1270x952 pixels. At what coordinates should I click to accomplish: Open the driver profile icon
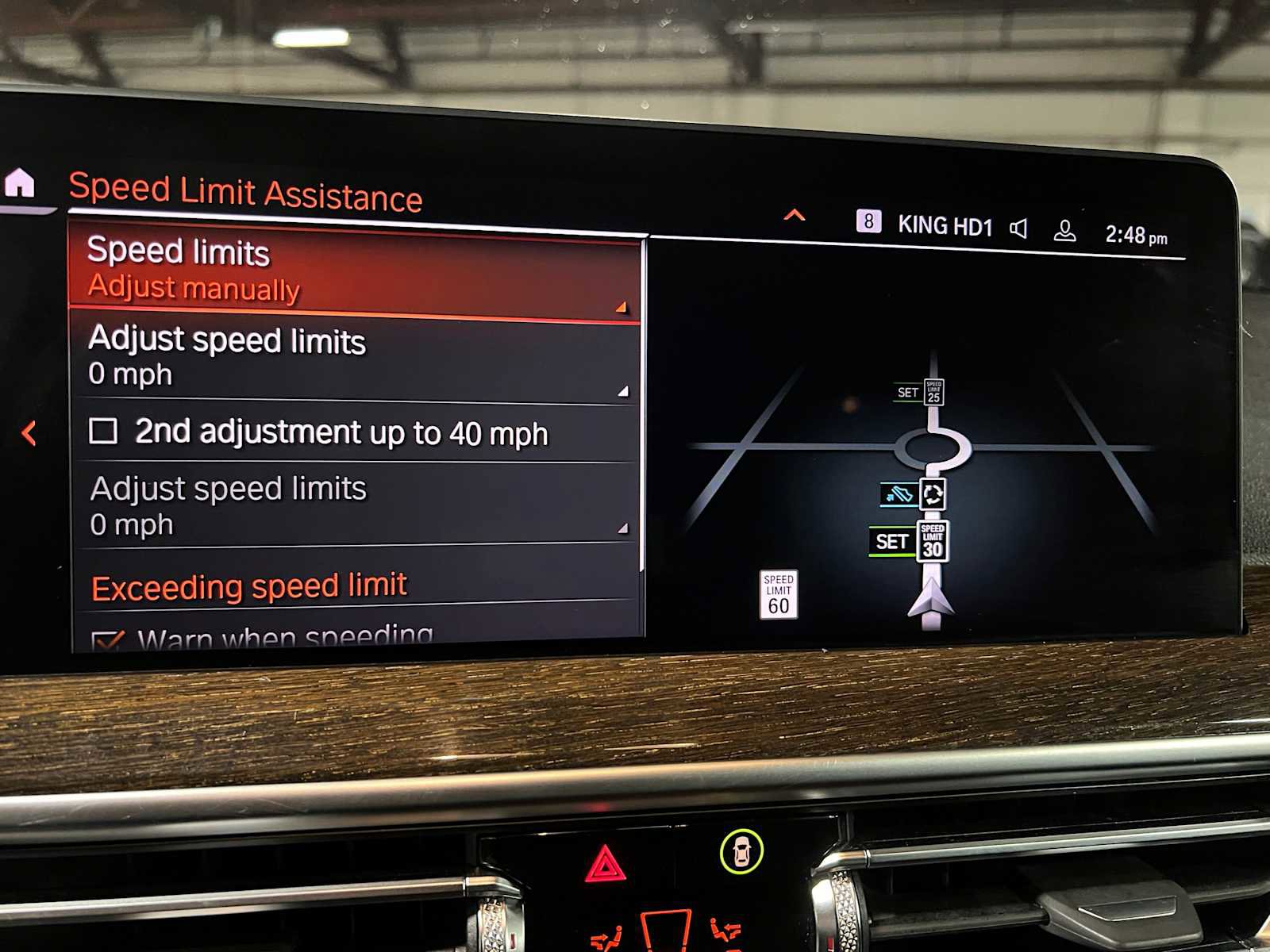tap(1064, 232)
